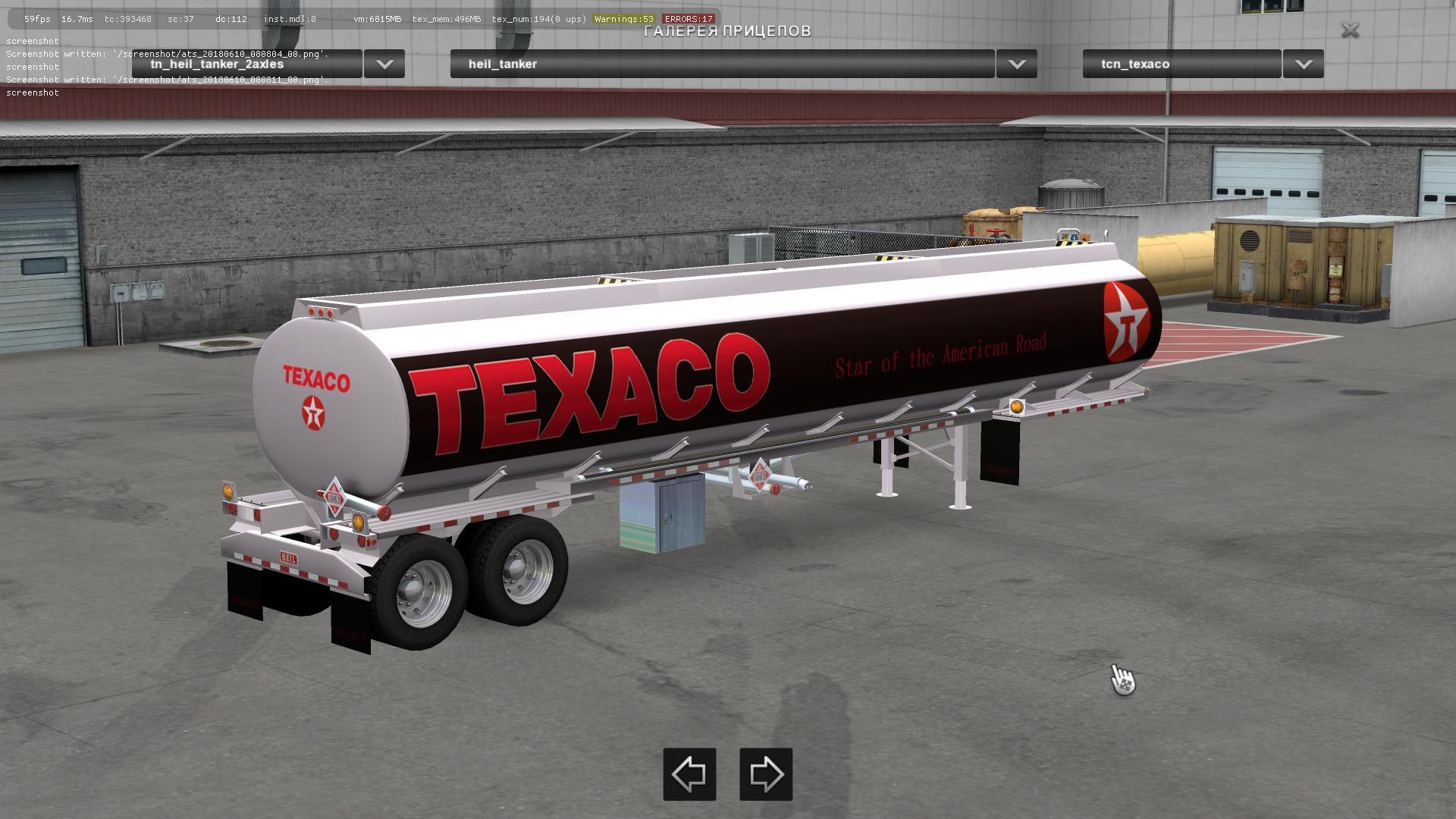
Task: Go to the next trailer with right arrow
Action: (766, 774)
